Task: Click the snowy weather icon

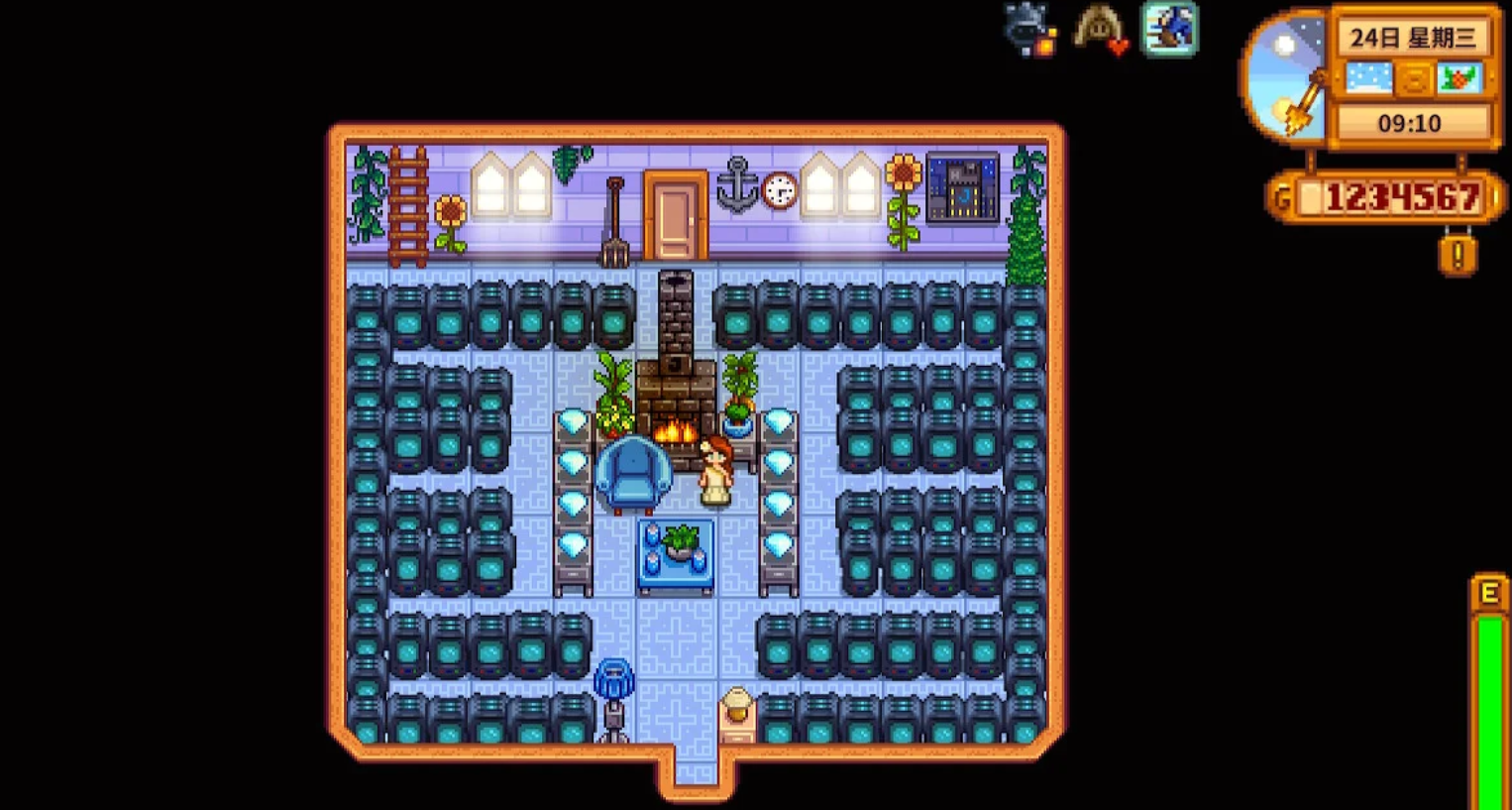Action: tap(1368, 79)
